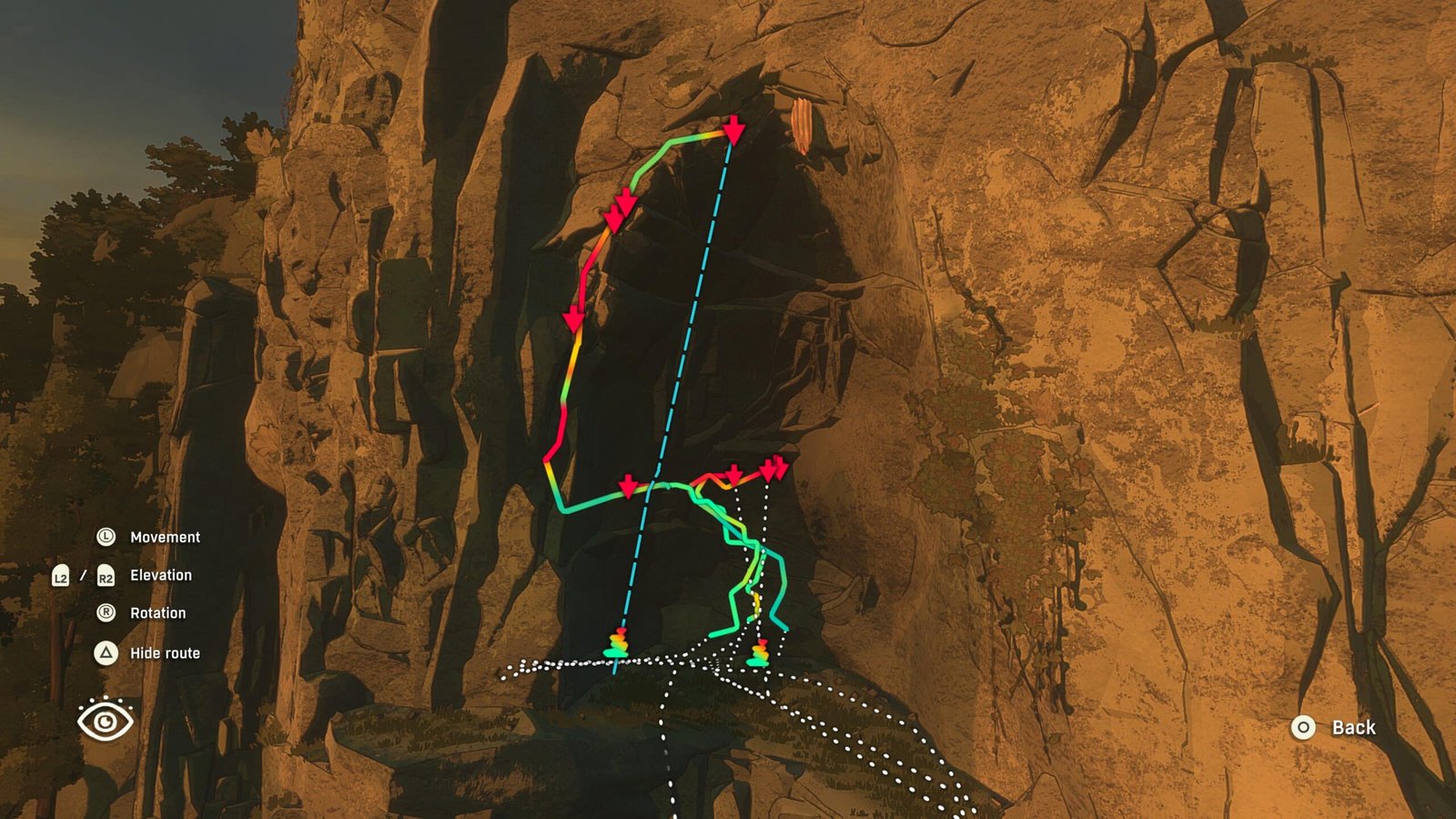Select the topmost red fall arrow marker
1456x819 pixels.
click(x=733, y=131)
